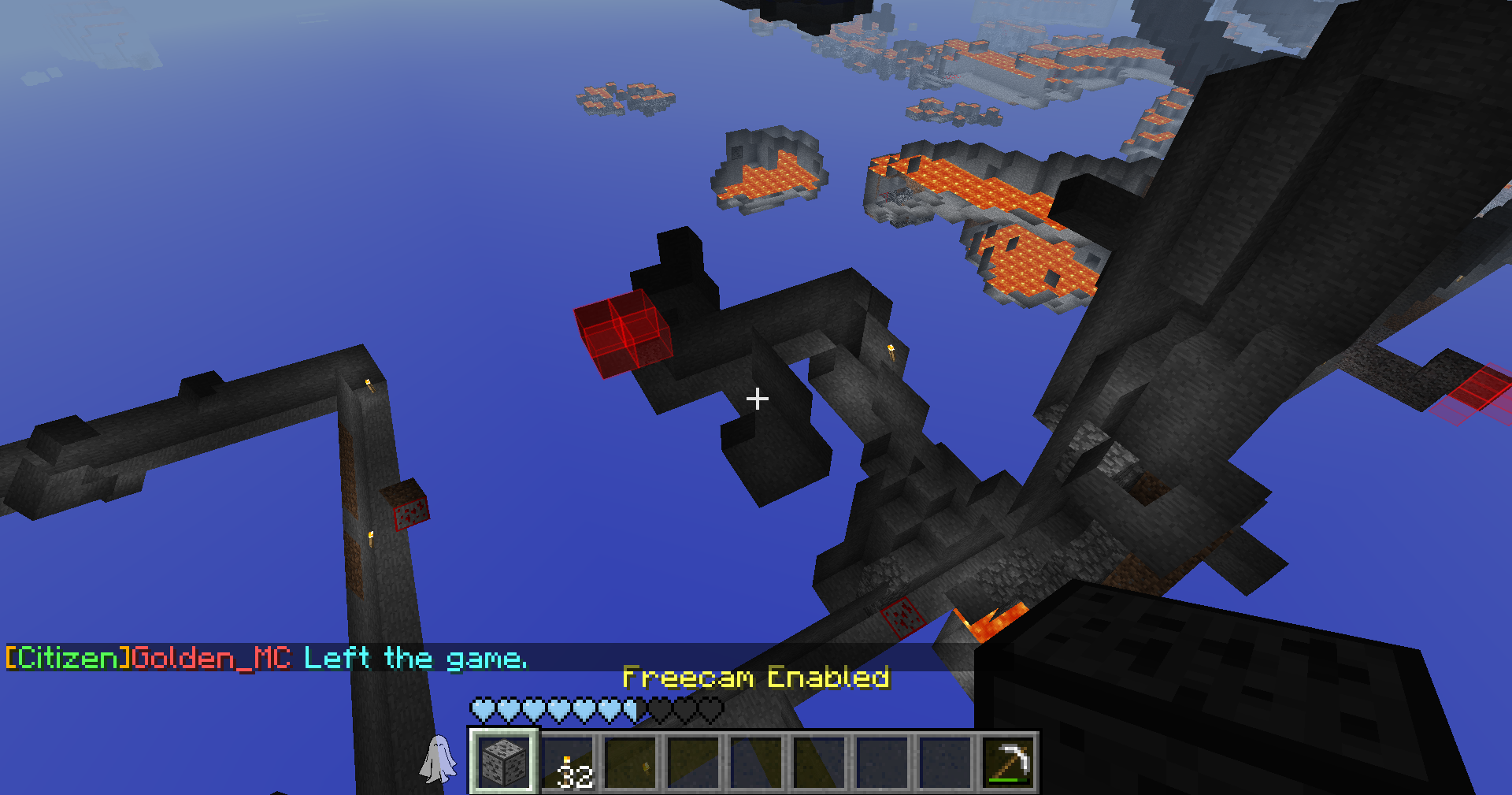Click the white ghost icon beside hotbar

(x=438, y=759)
